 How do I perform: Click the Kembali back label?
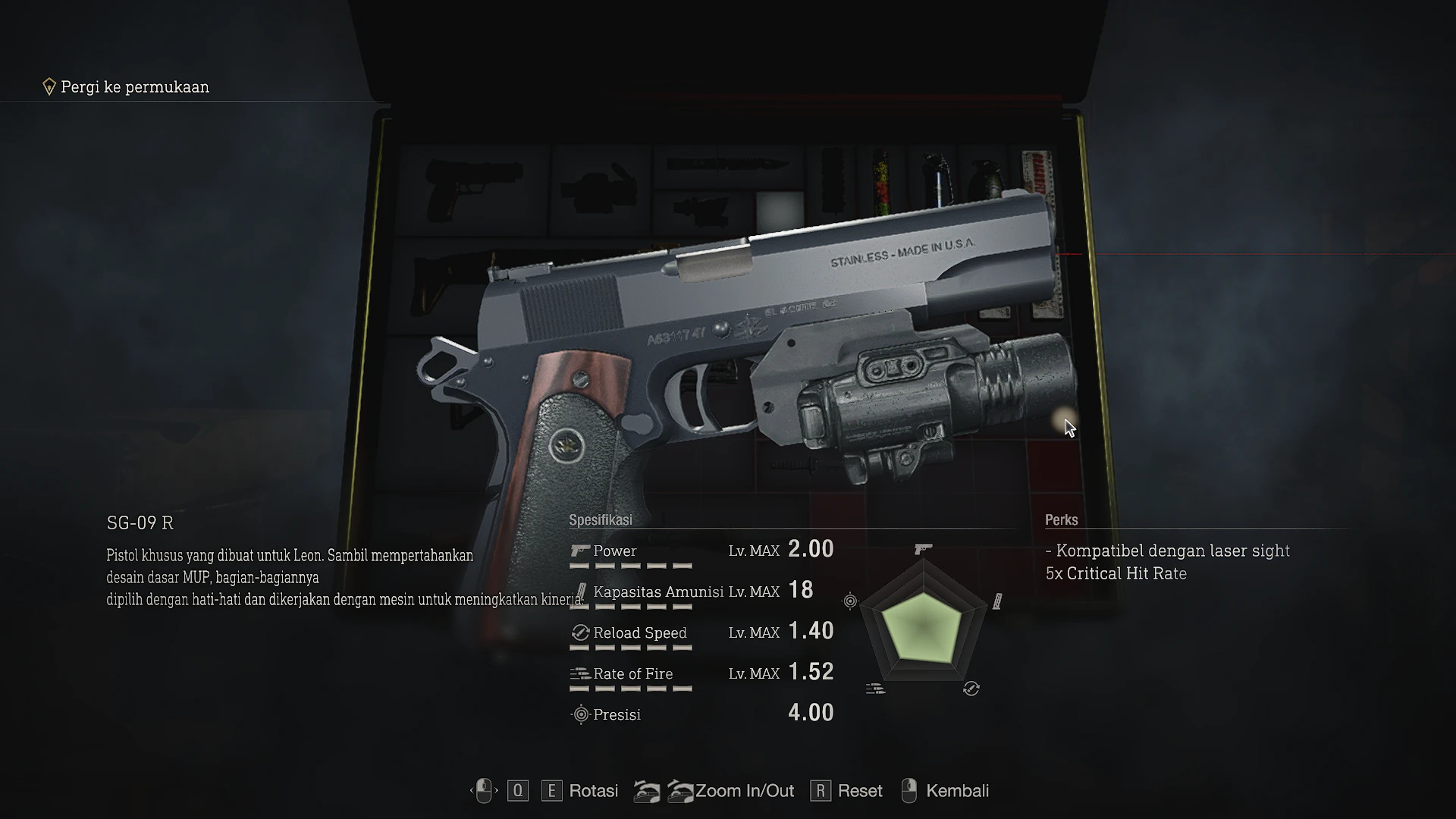pos(957,791)
